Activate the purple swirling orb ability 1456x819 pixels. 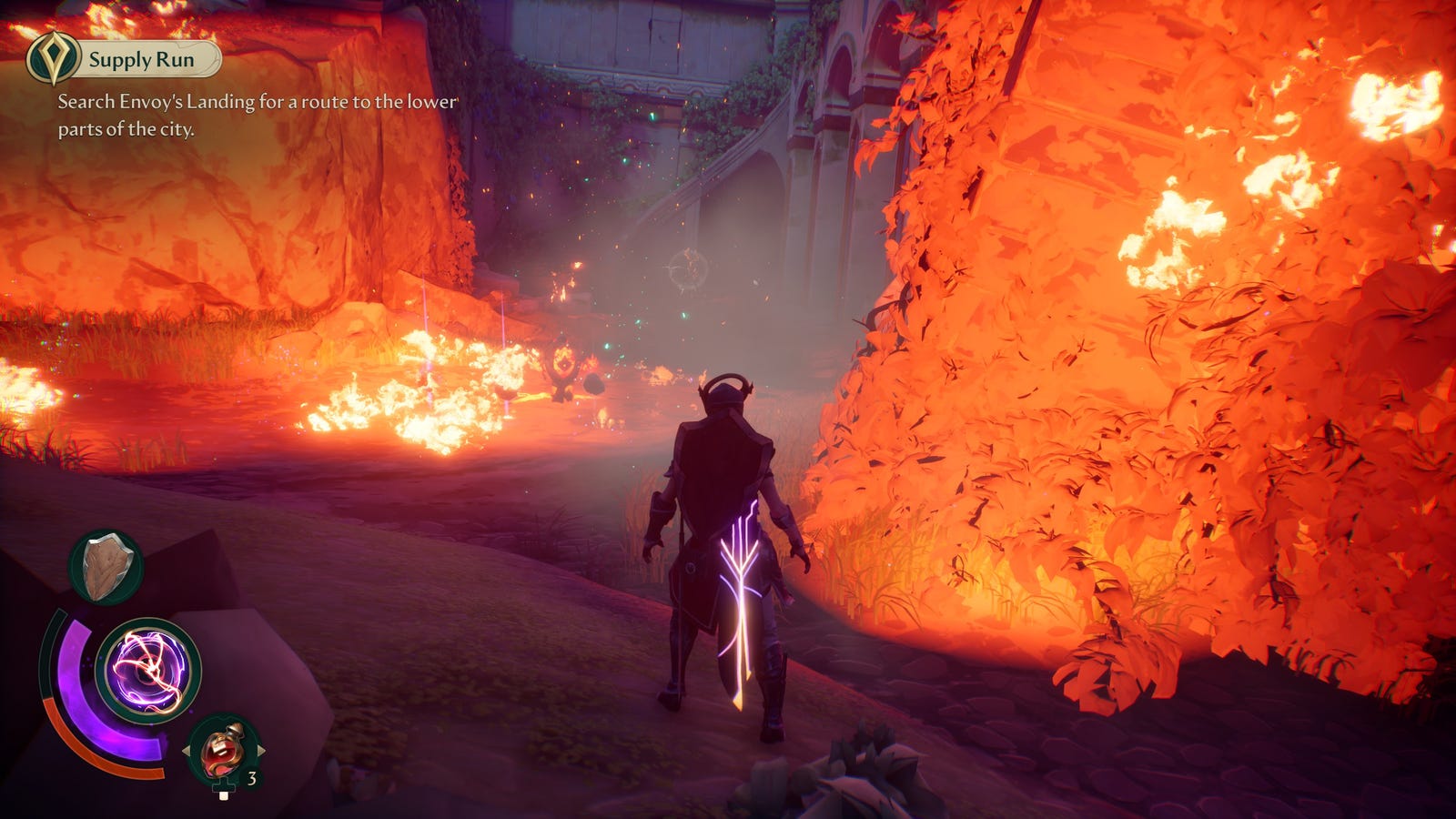tap(147, 671)
